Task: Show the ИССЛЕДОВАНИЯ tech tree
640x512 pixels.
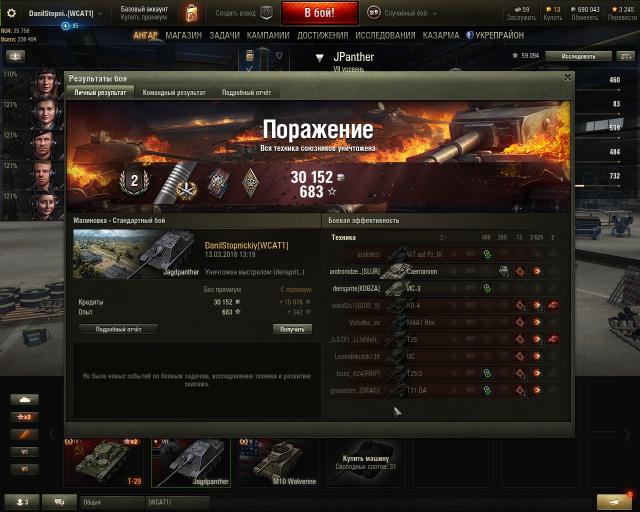Action: pos(385,35)
